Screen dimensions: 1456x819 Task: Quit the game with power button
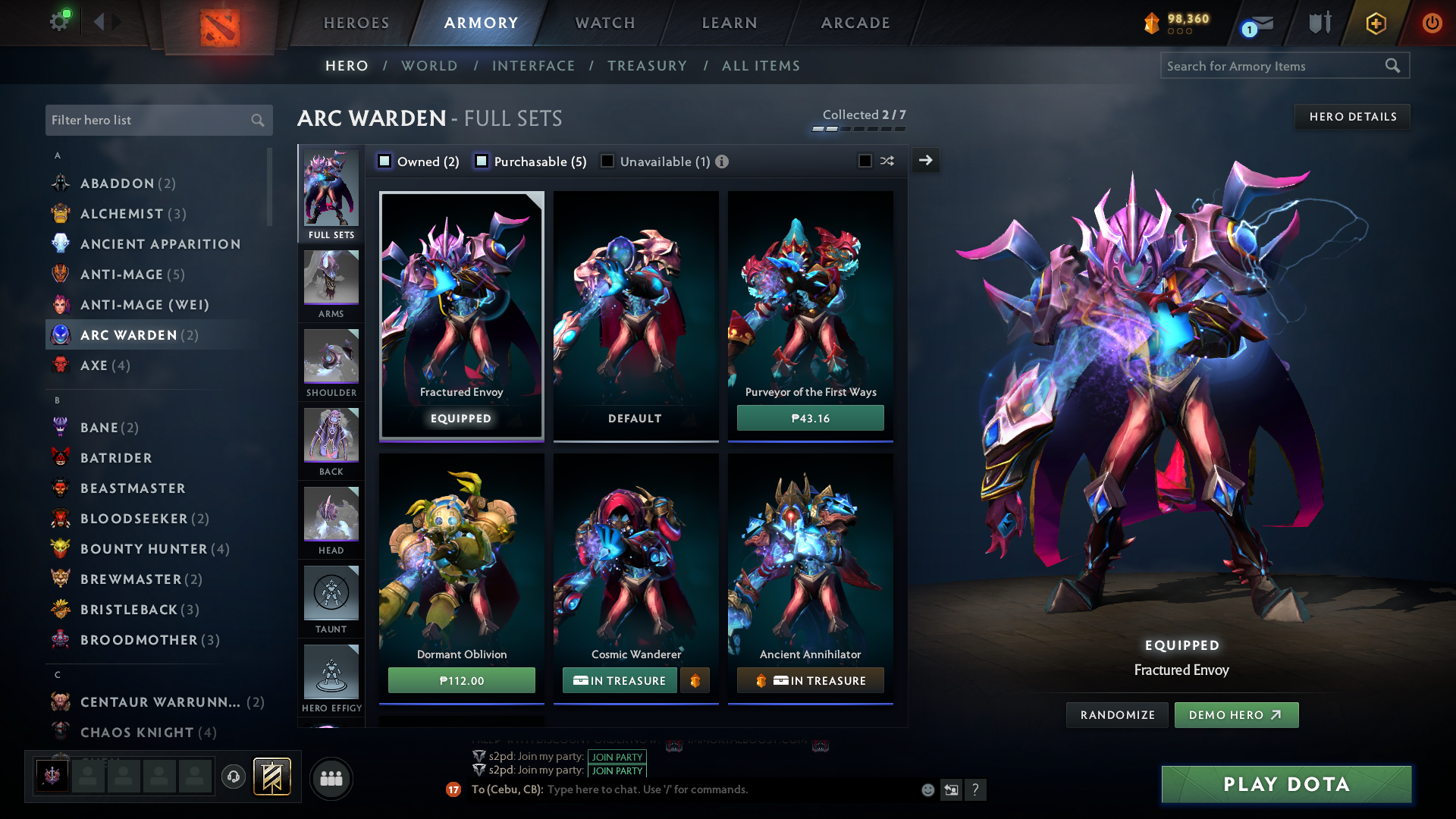(1432, 23)
